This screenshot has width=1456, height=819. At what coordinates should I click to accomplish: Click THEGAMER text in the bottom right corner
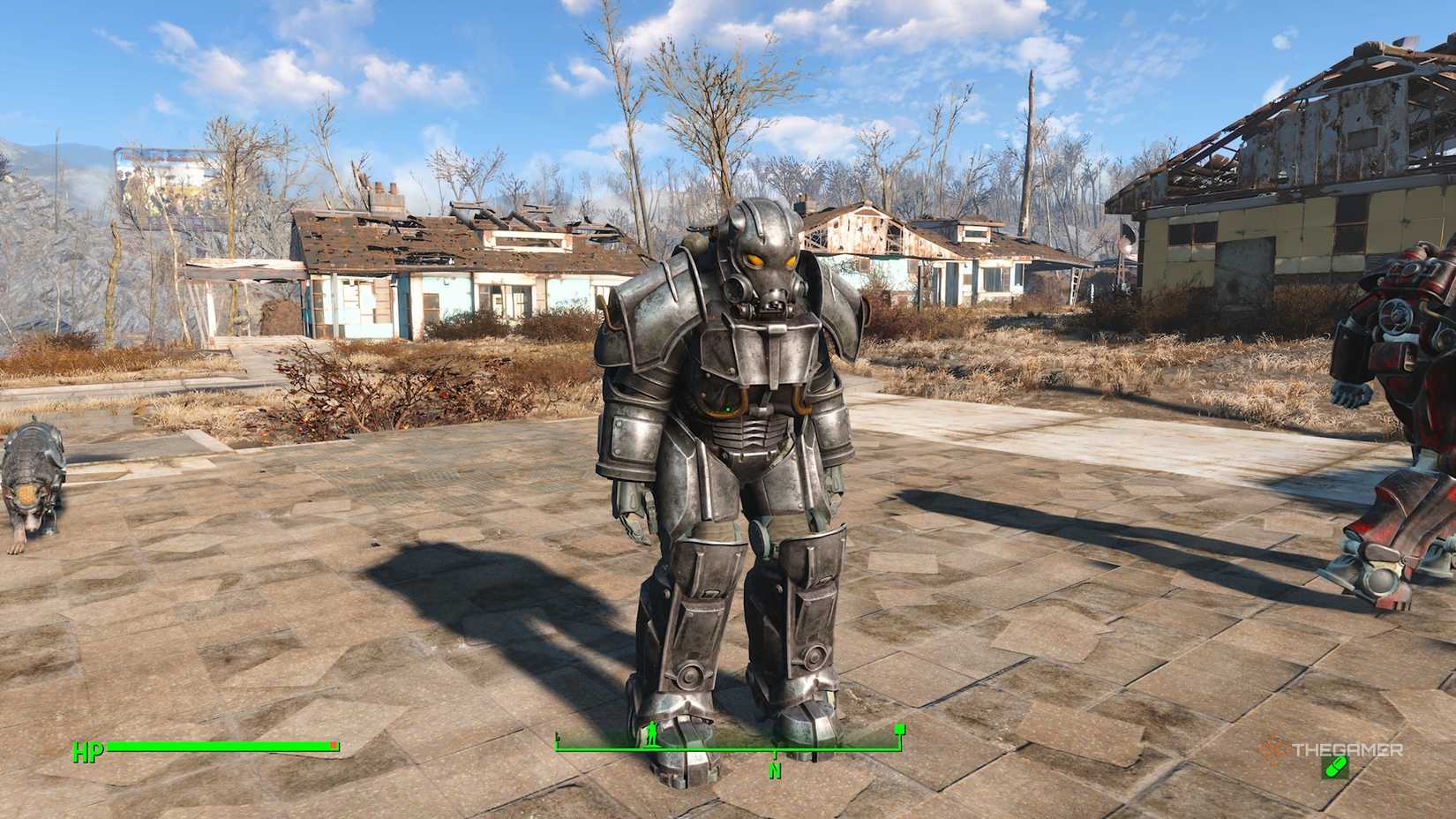1347,748
